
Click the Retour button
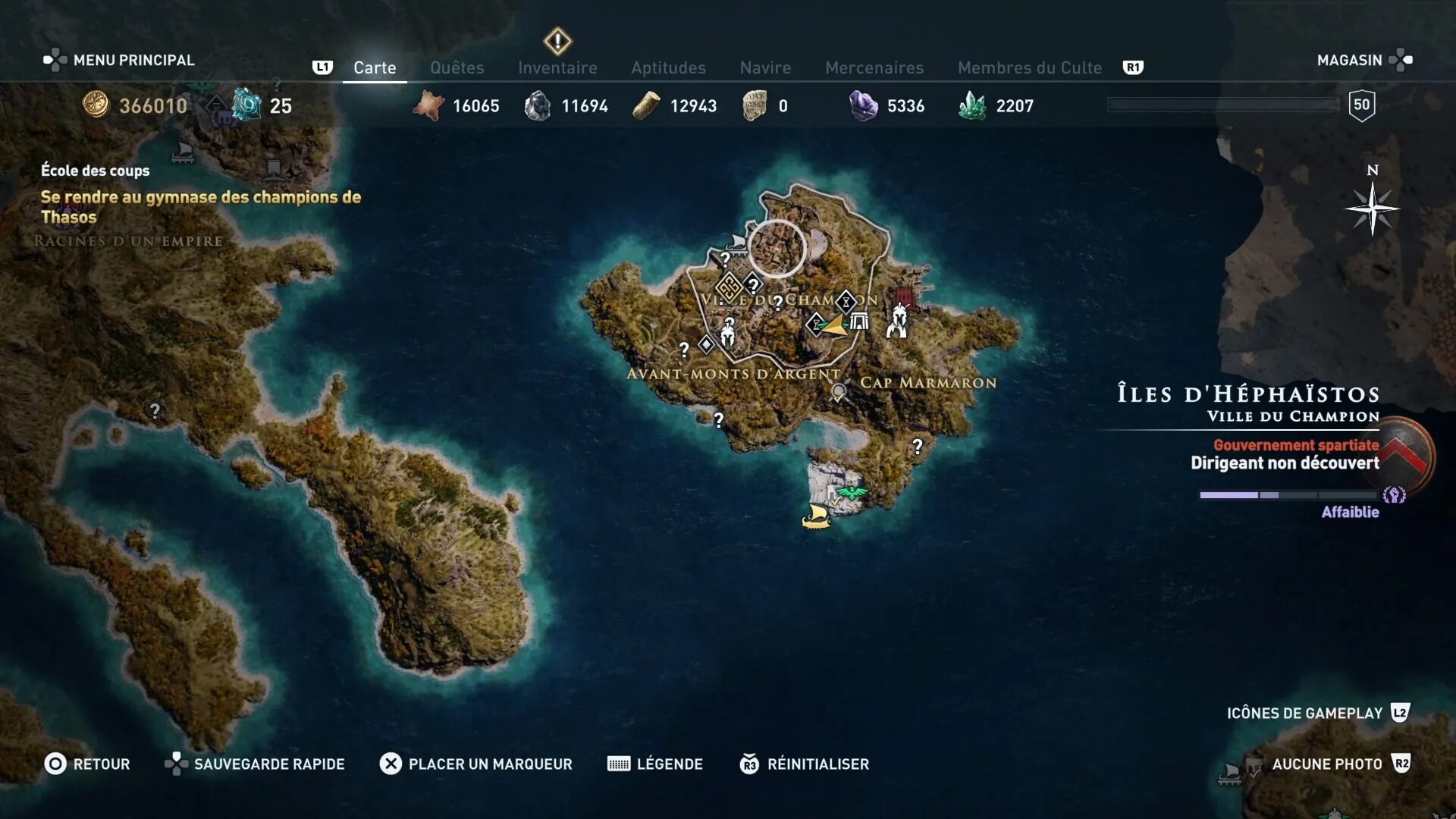point(87,764)
